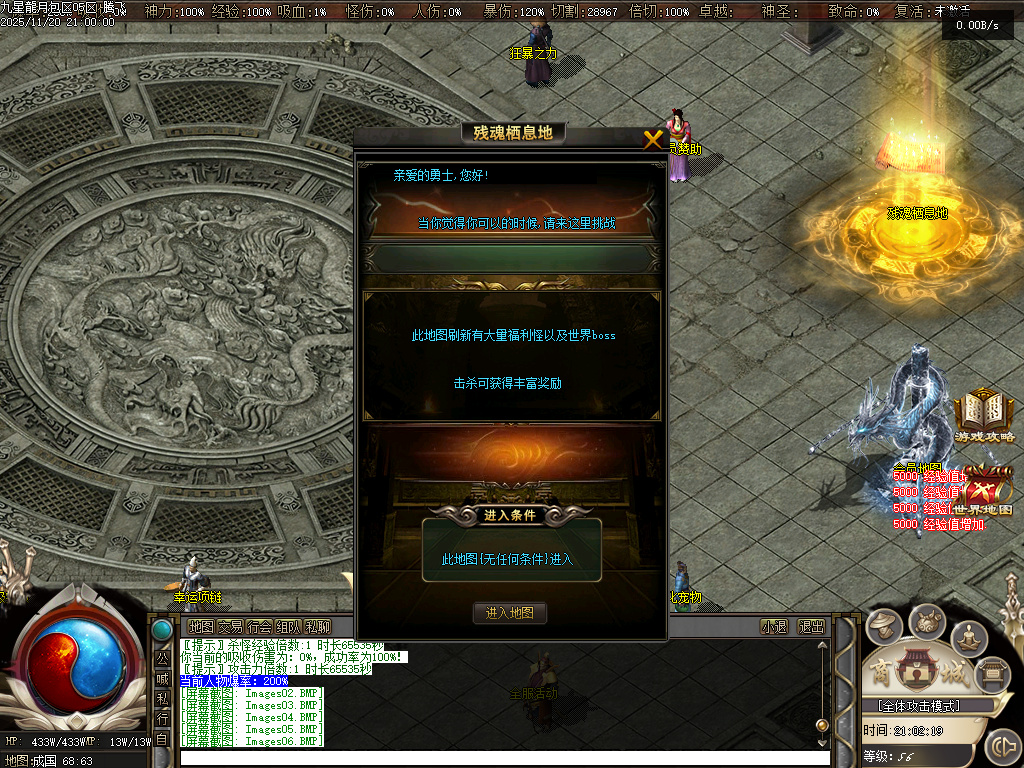Select the 私 whisper chat channel
This screenshot has width=1024, height=768.
[162, 700]
